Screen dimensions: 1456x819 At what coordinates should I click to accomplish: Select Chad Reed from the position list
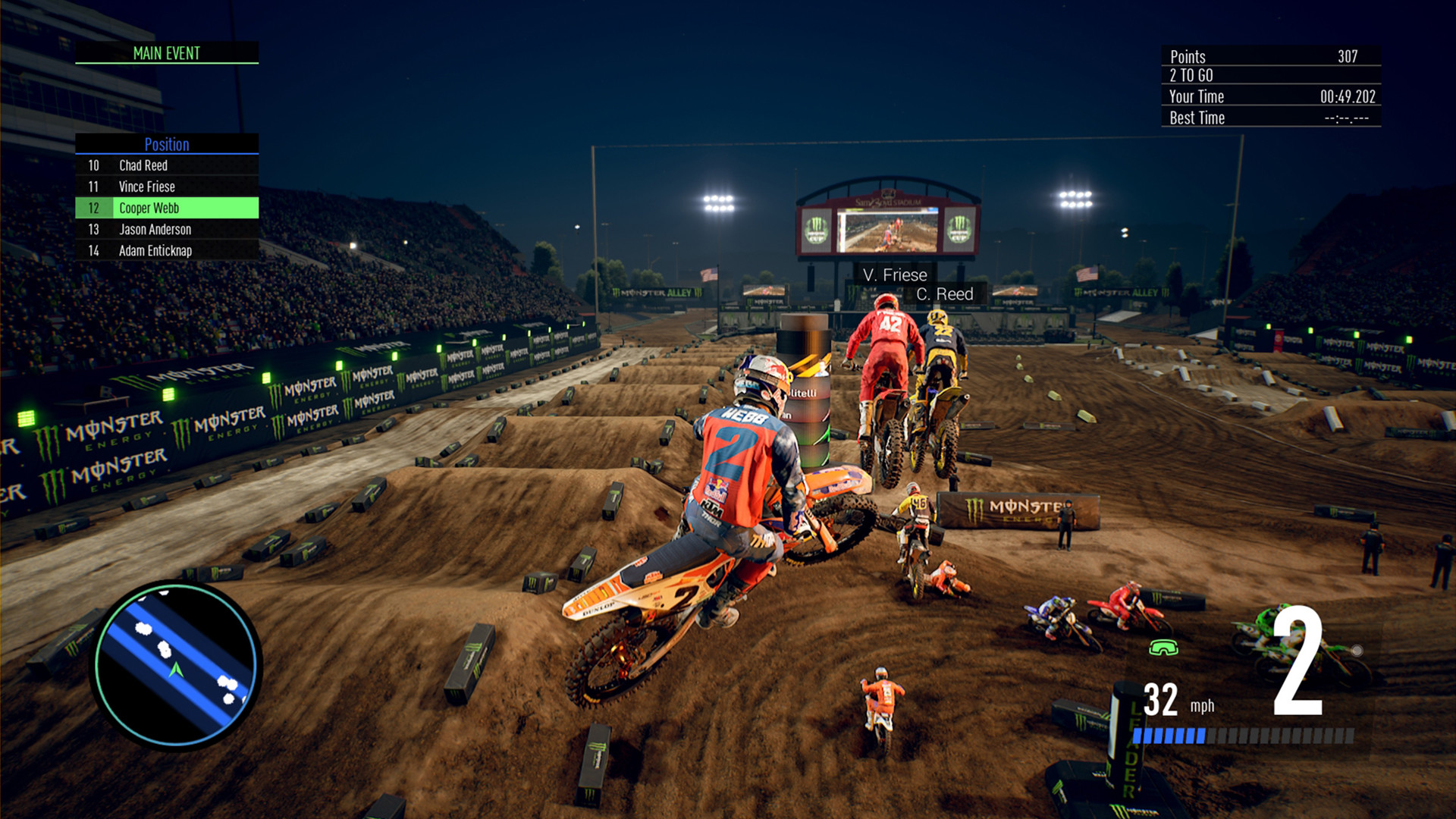click(167, 165)
